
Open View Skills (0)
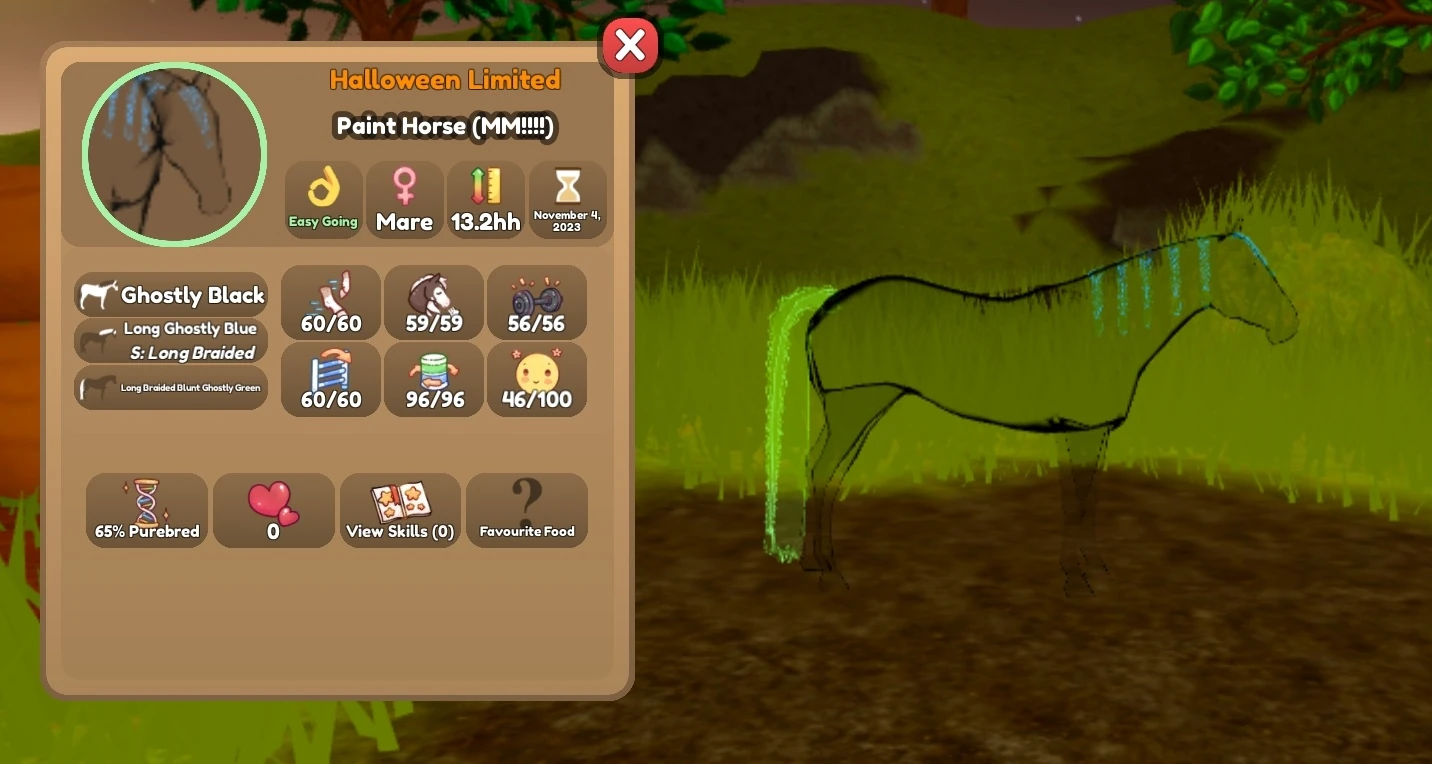[400, 510]
